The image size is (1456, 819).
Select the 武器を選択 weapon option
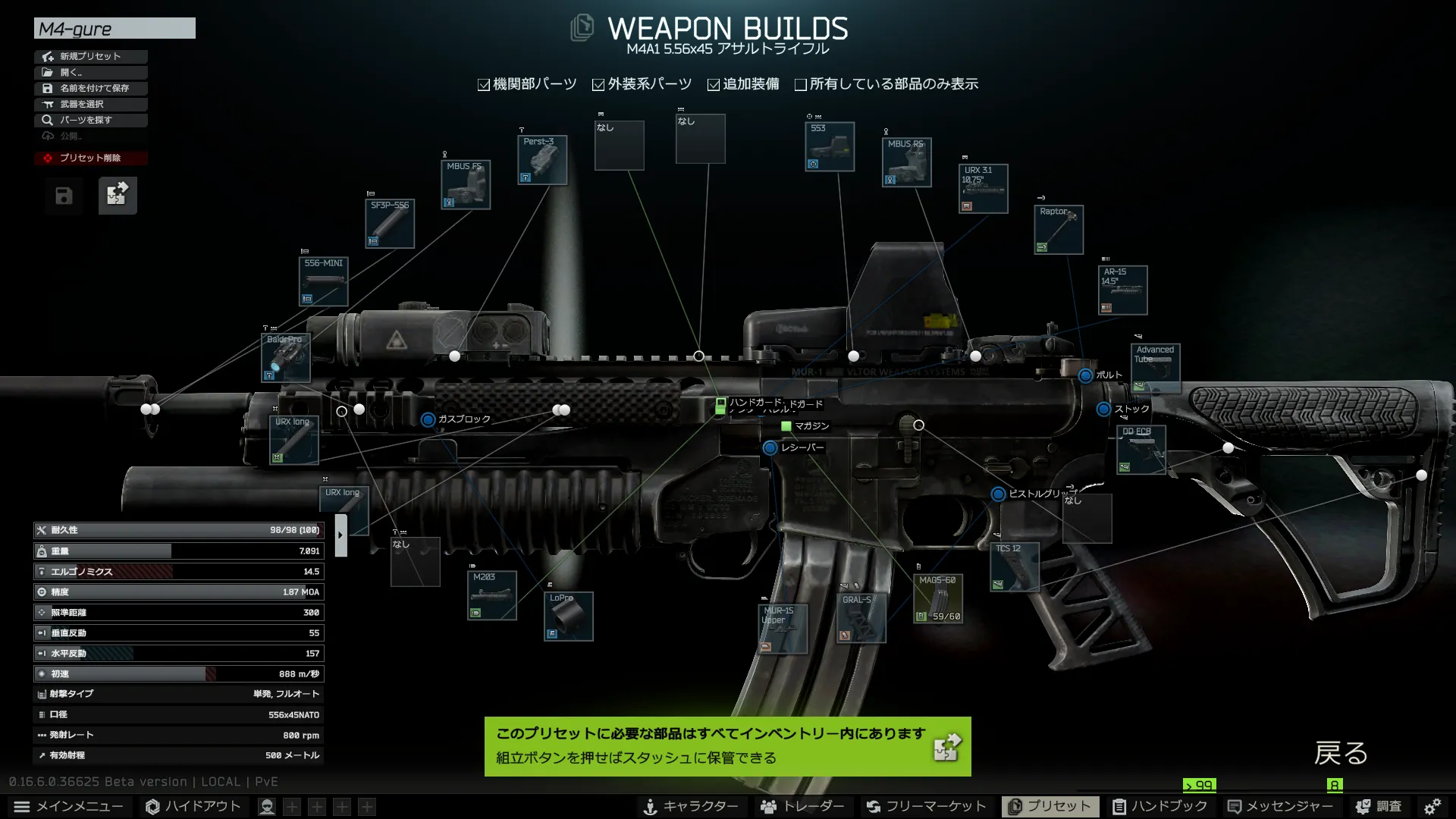tap(90, 104)
